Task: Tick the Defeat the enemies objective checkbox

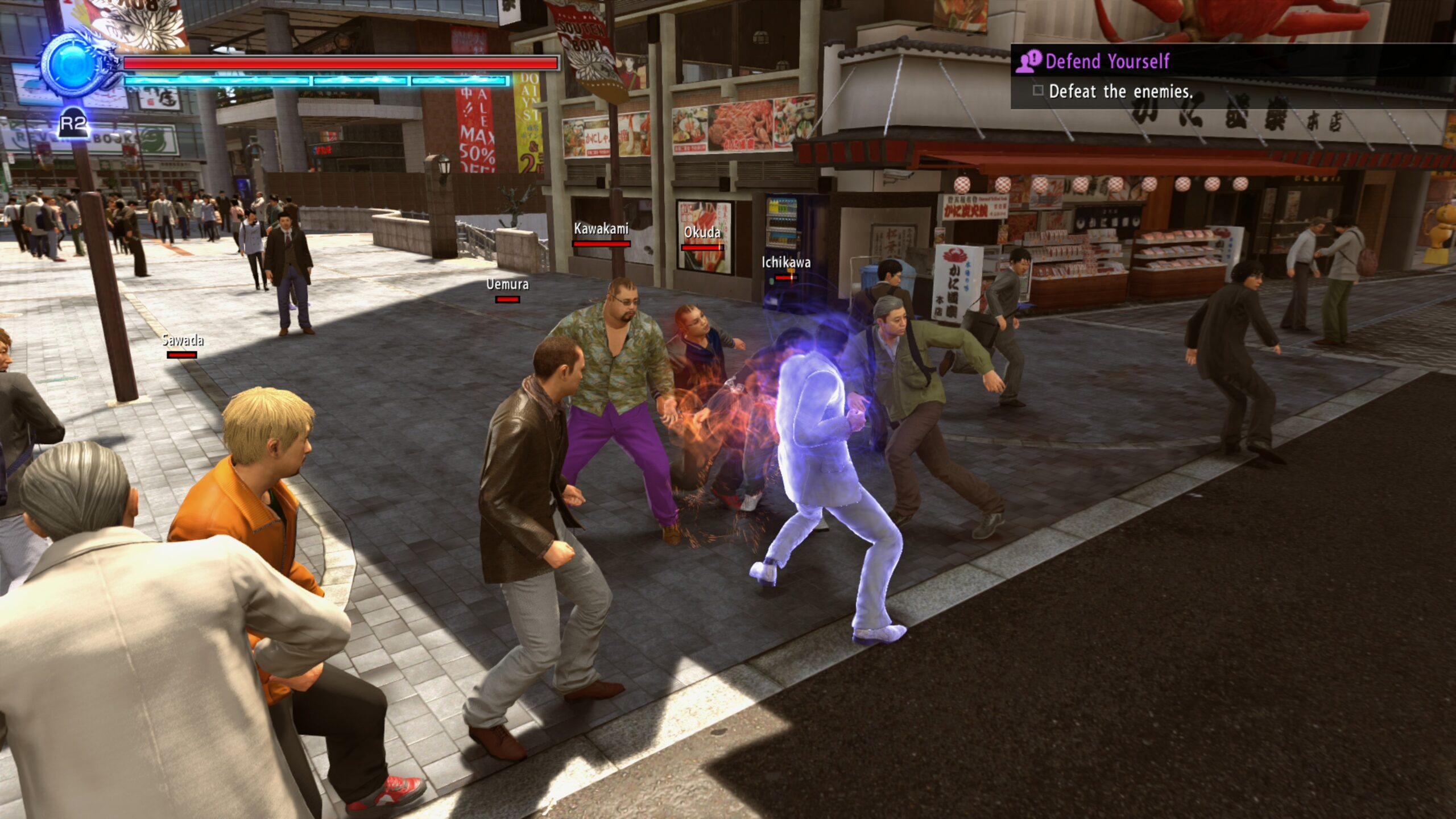Action: coord(1038,90)
